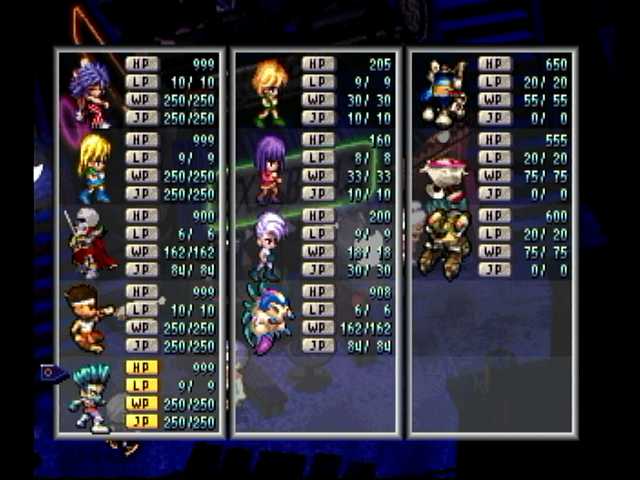Viewport: 640px width, 480px height.
Task: Select the long purple-haired woman in red
Action: [269, 167]
